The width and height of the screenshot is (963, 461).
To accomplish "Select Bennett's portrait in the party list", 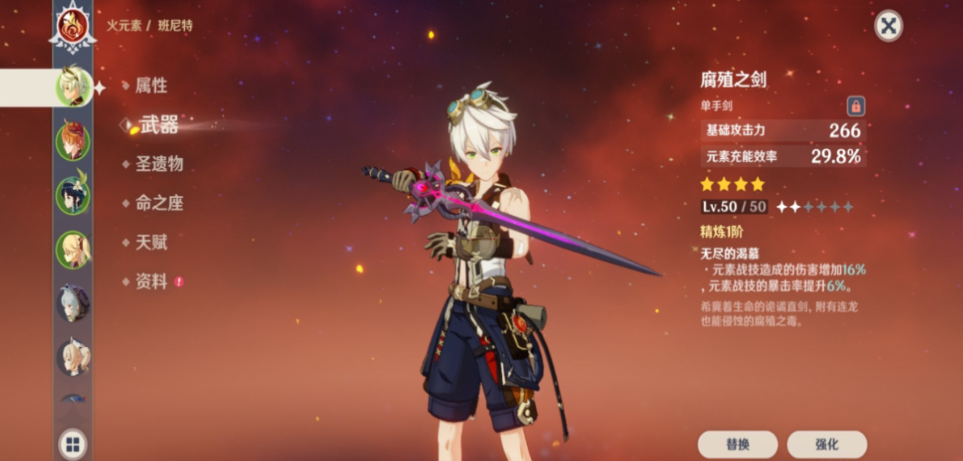I will point(73,87).
